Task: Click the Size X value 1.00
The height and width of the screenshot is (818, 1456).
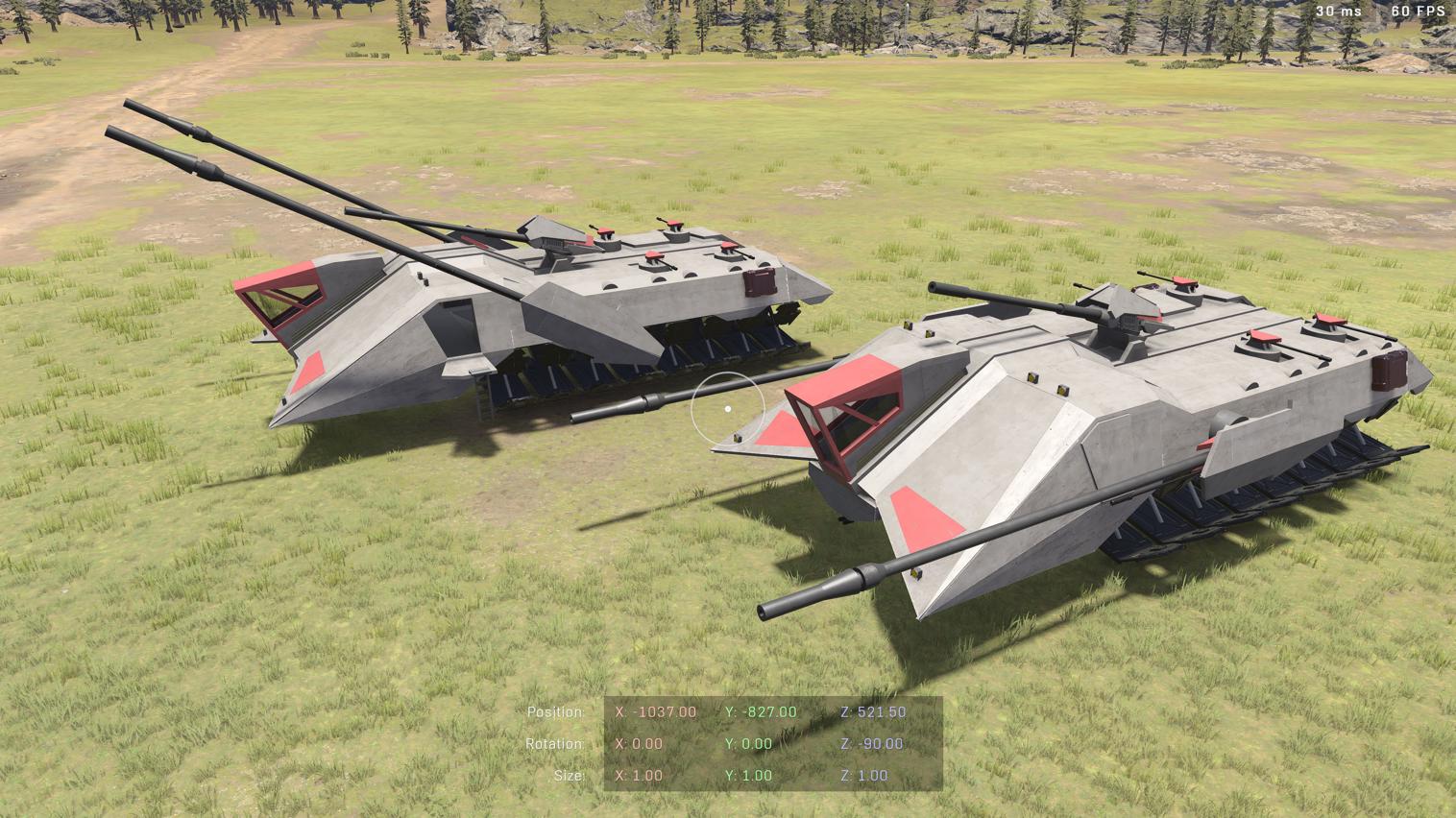Action: point(639,775)
